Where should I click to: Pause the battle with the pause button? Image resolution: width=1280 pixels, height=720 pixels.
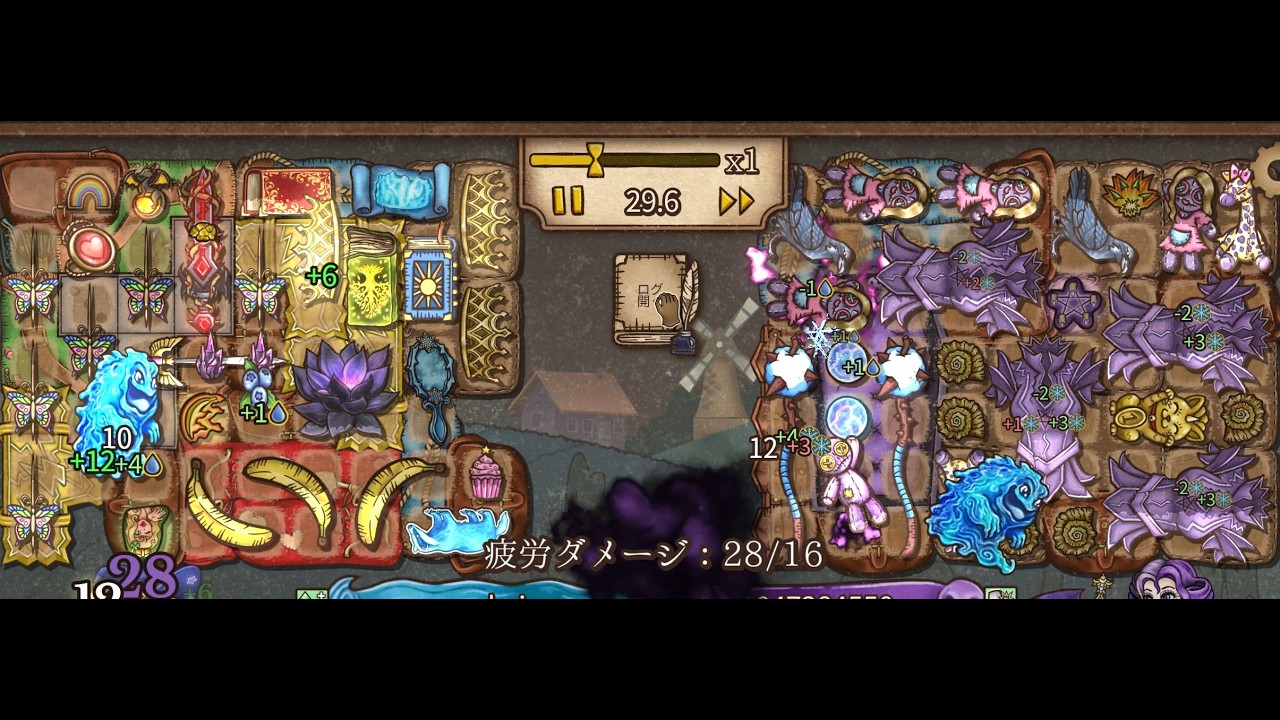[x=565, y=200]
